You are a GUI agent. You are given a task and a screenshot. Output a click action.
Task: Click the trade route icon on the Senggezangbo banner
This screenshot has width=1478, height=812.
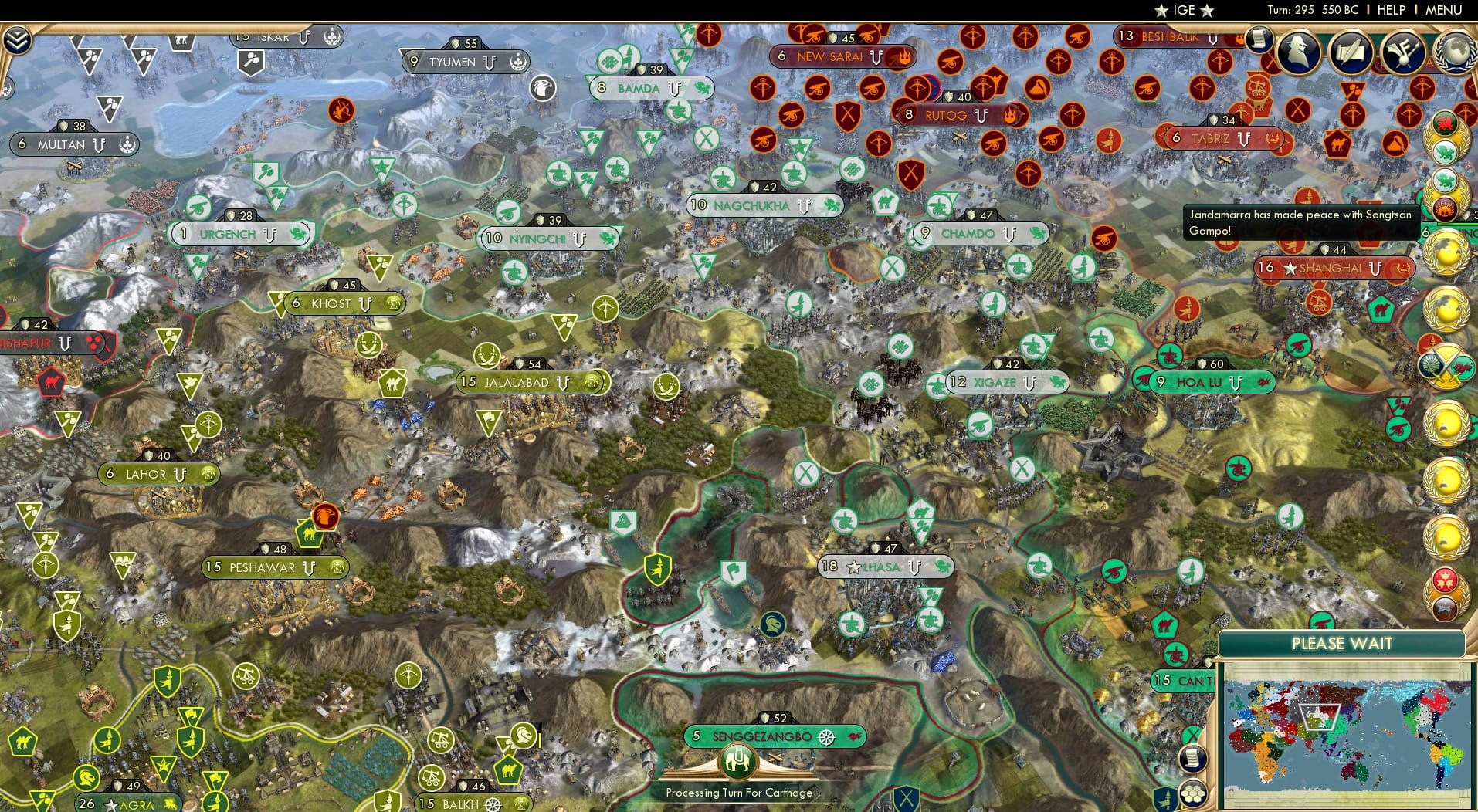pos(827,736)
